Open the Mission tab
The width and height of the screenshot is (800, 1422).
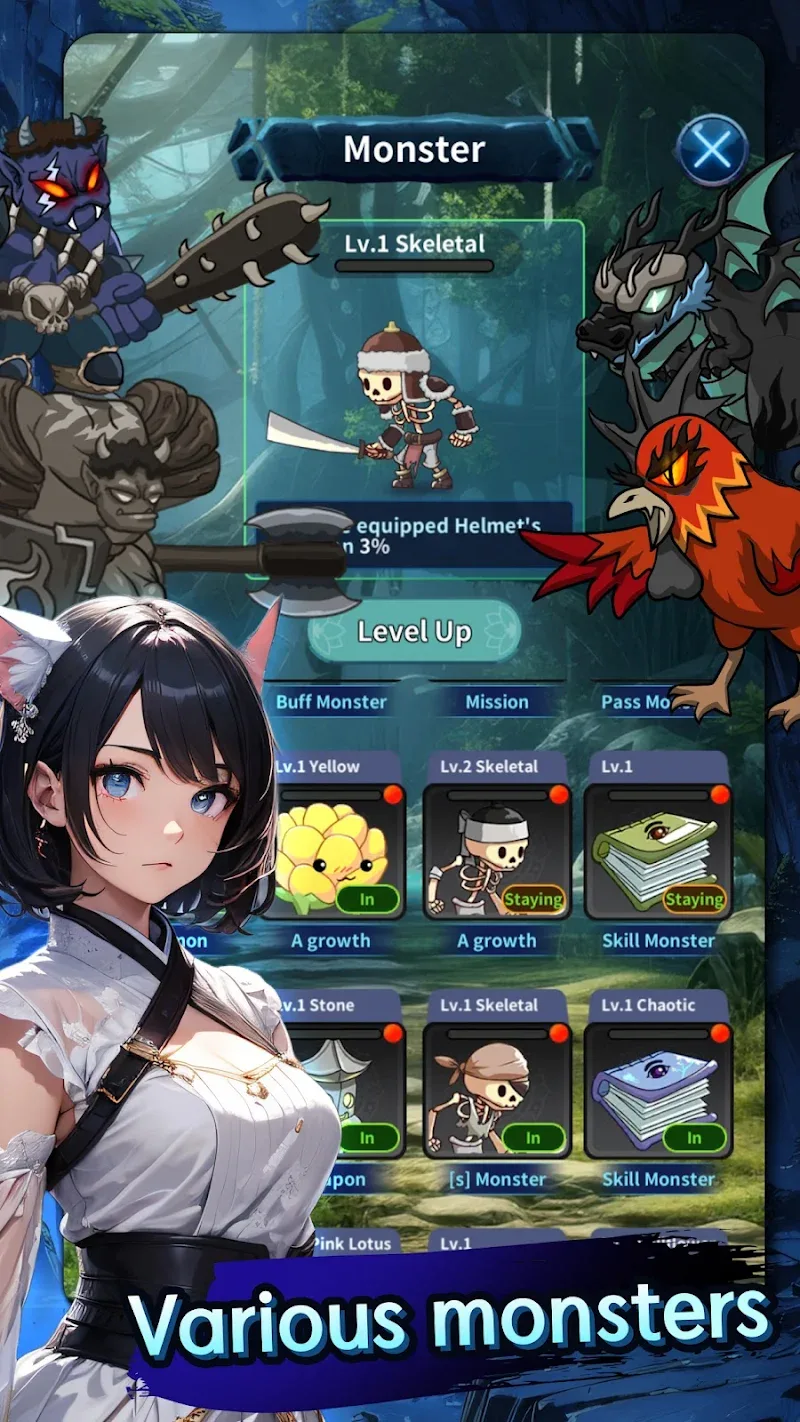pyautogui.click(x=496, y=701)
